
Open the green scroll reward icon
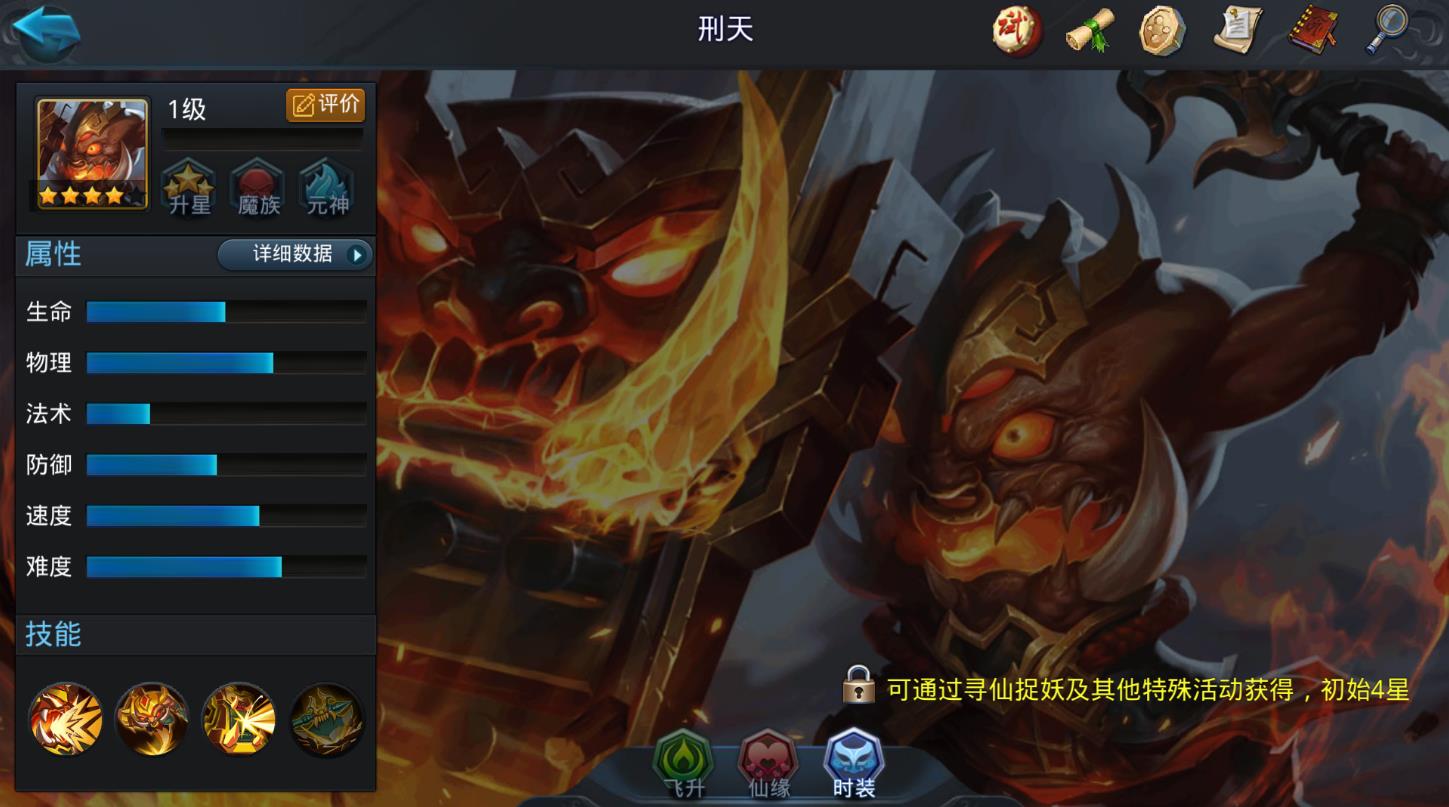pos(1089,31)
